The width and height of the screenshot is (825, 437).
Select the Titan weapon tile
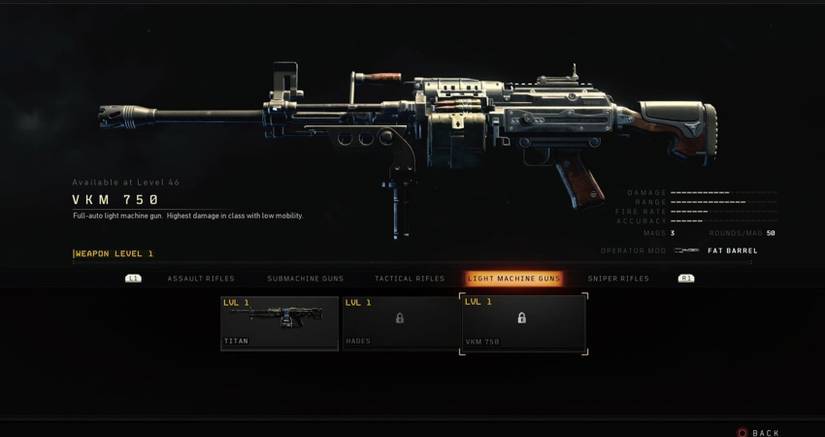[x=280, y=322]
